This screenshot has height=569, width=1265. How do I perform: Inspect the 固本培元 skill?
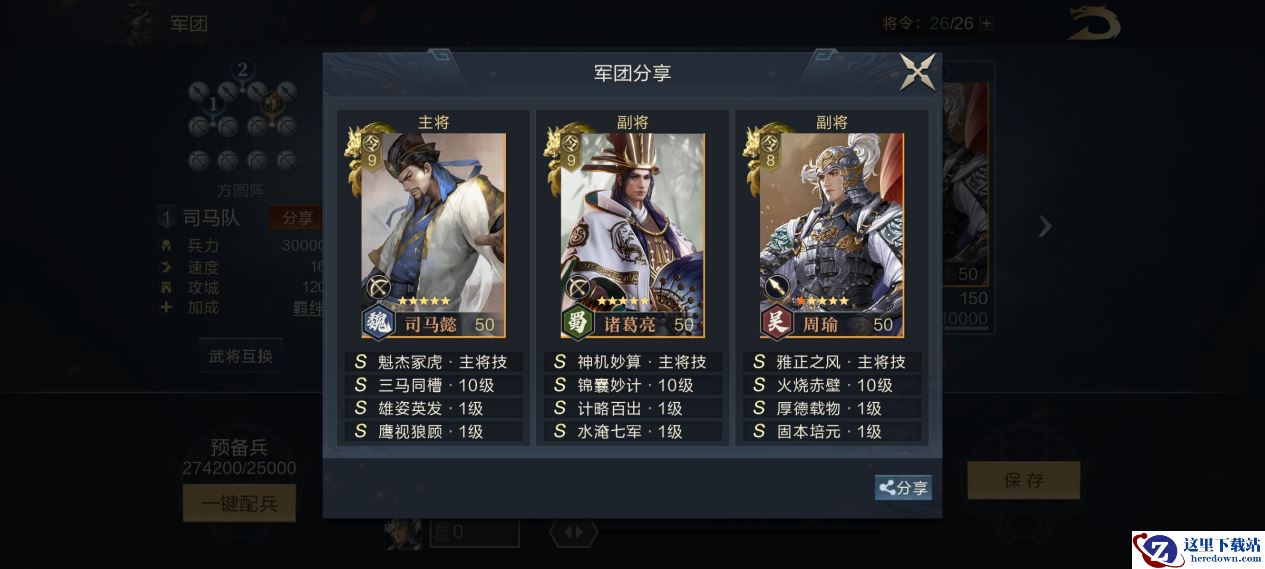[831, 431]
